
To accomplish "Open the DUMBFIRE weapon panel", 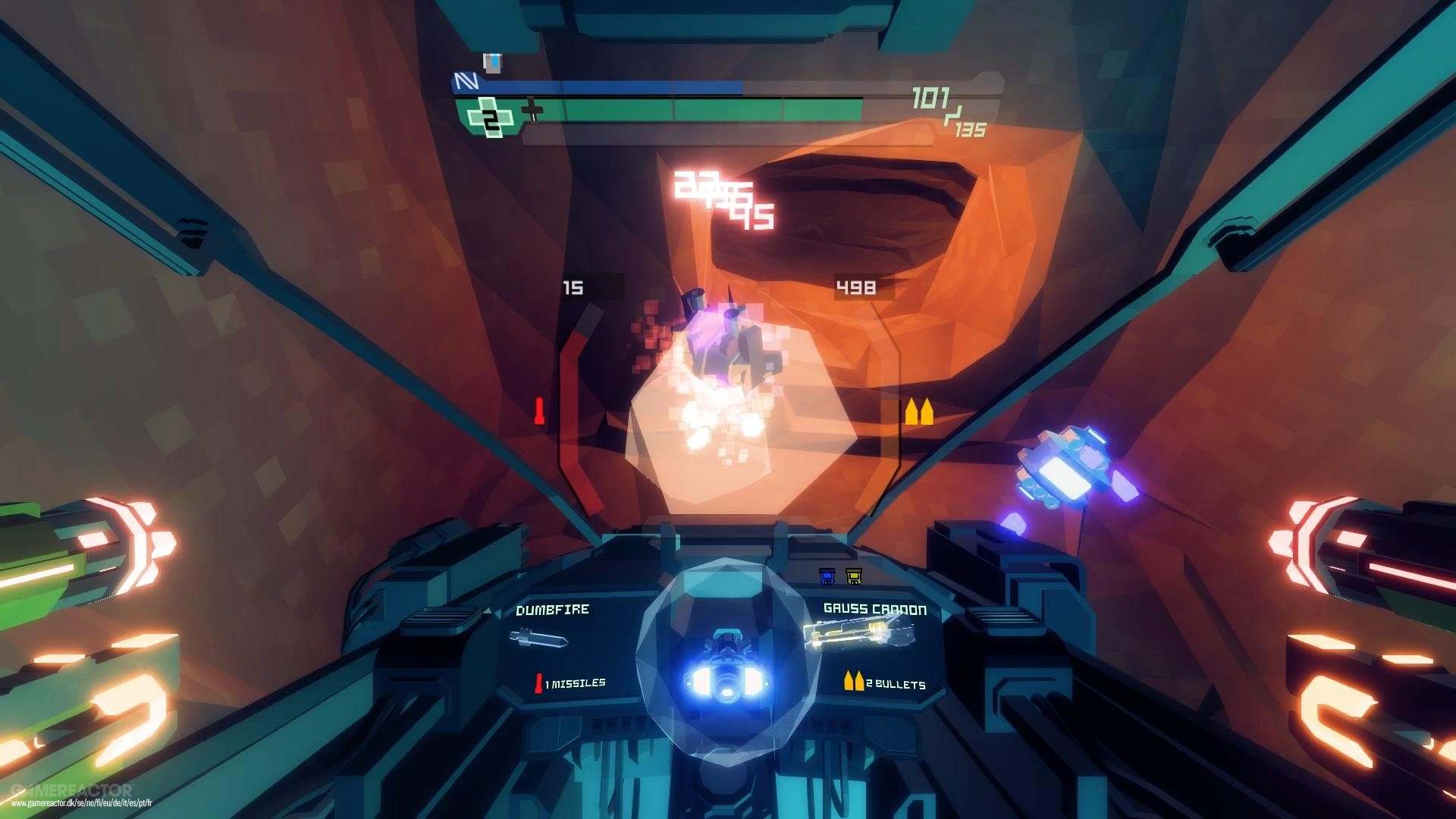I will (552, 610).
